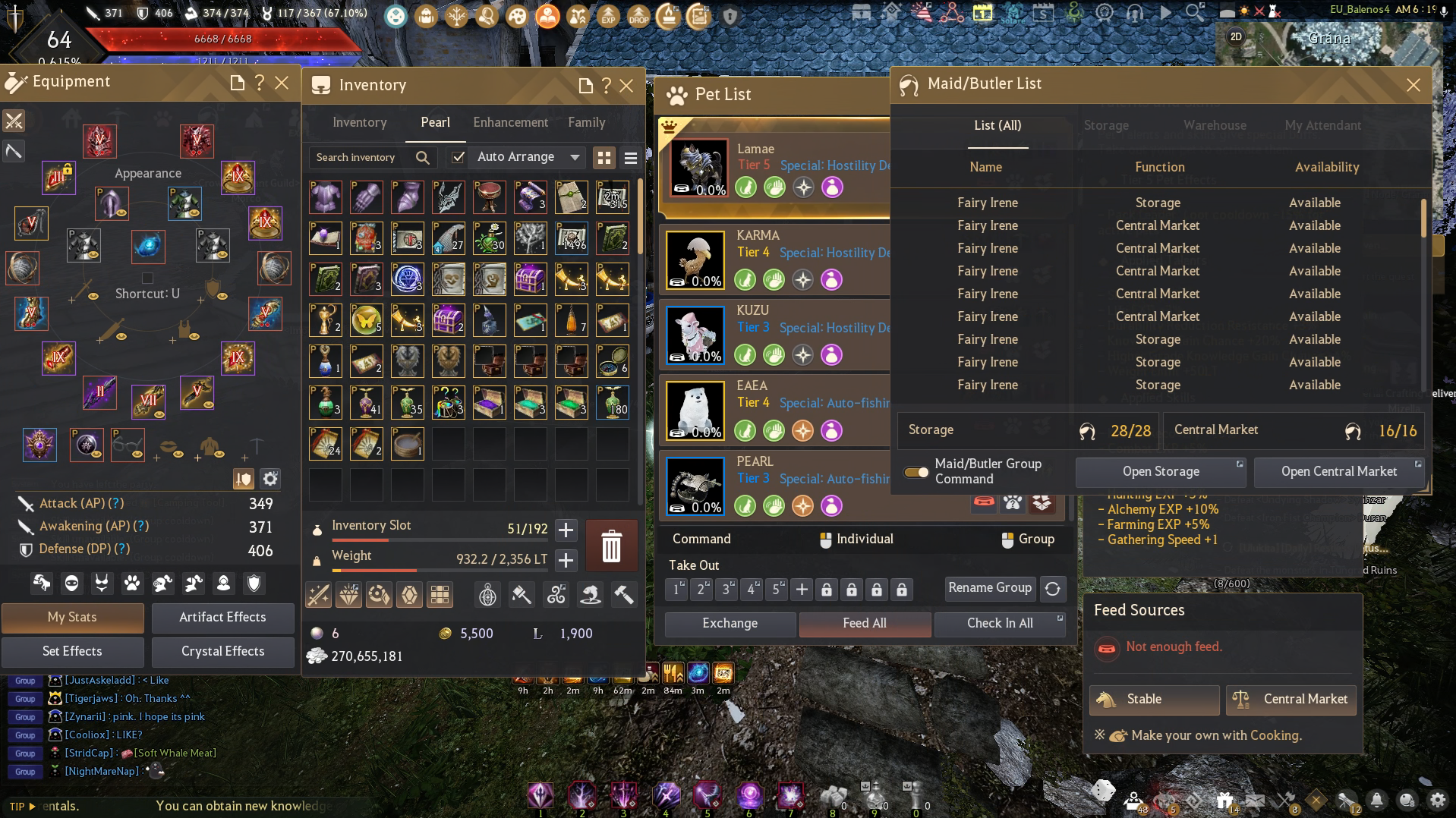Feed all pets with Feed All
This screenshot has height=818, width=1456.
(864, 624)
